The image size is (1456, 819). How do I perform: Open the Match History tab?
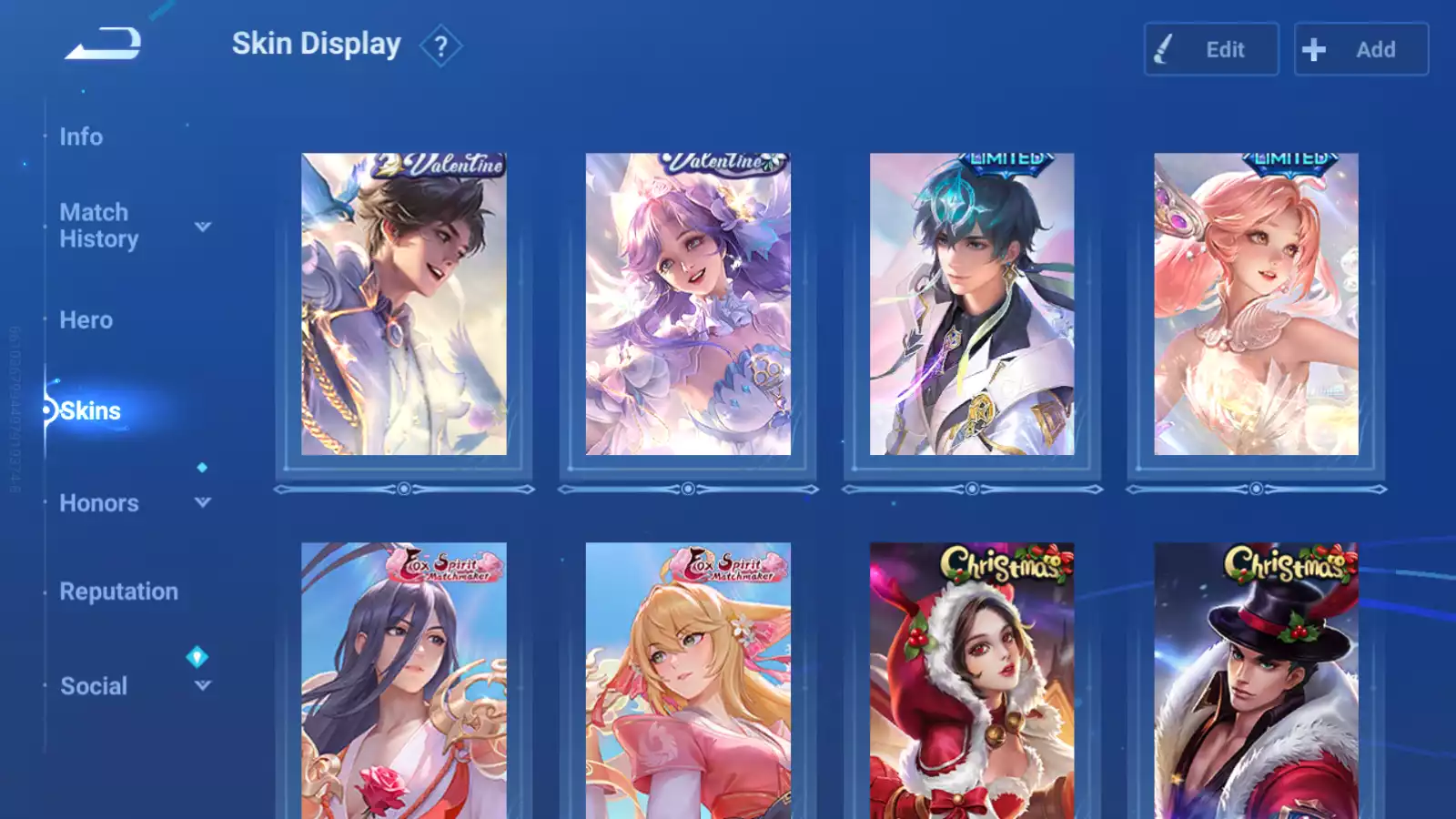pos(98,226)
